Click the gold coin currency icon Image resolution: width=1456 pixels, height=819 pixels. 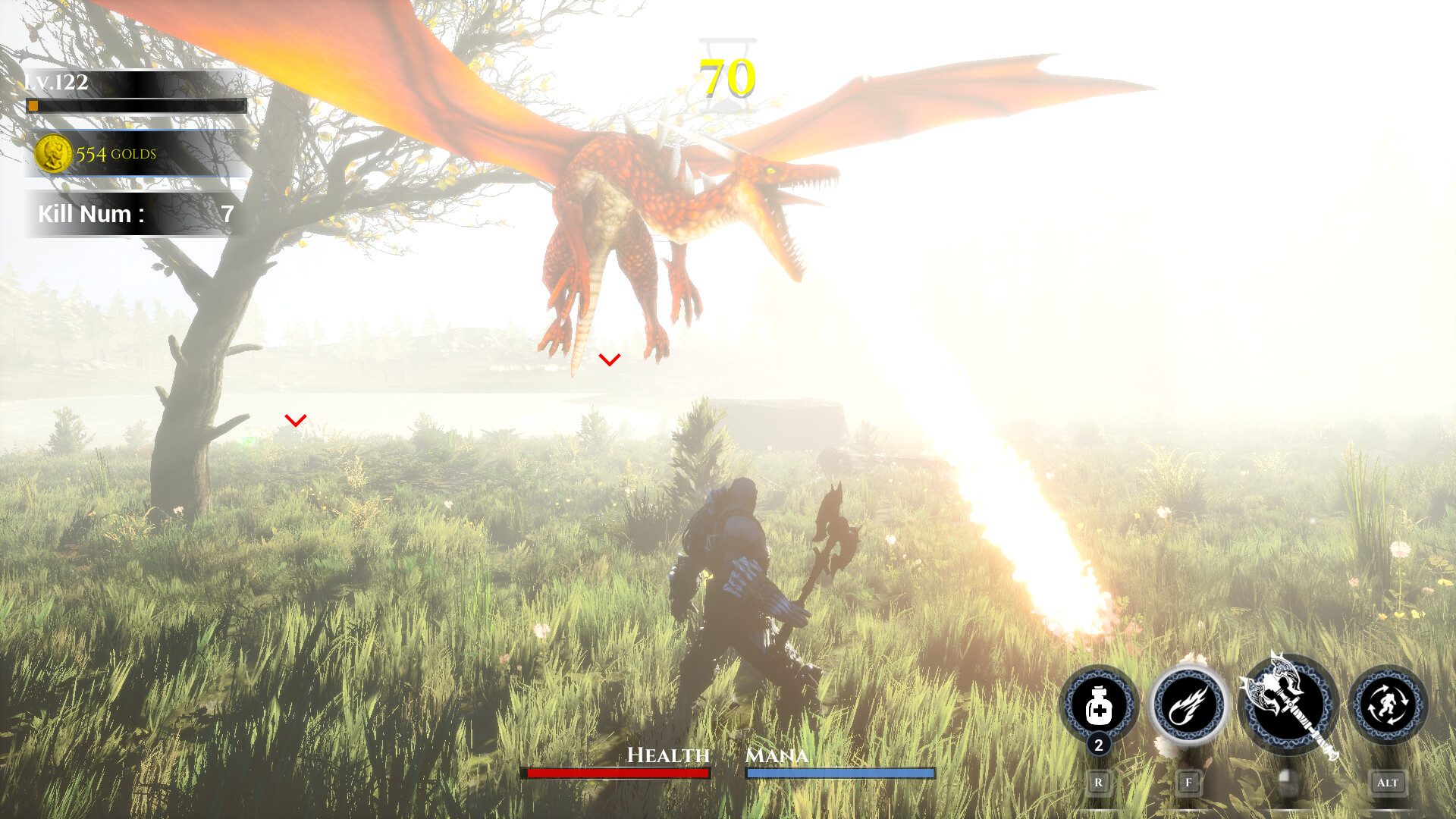pyautogui.click(x=54, y=154)
